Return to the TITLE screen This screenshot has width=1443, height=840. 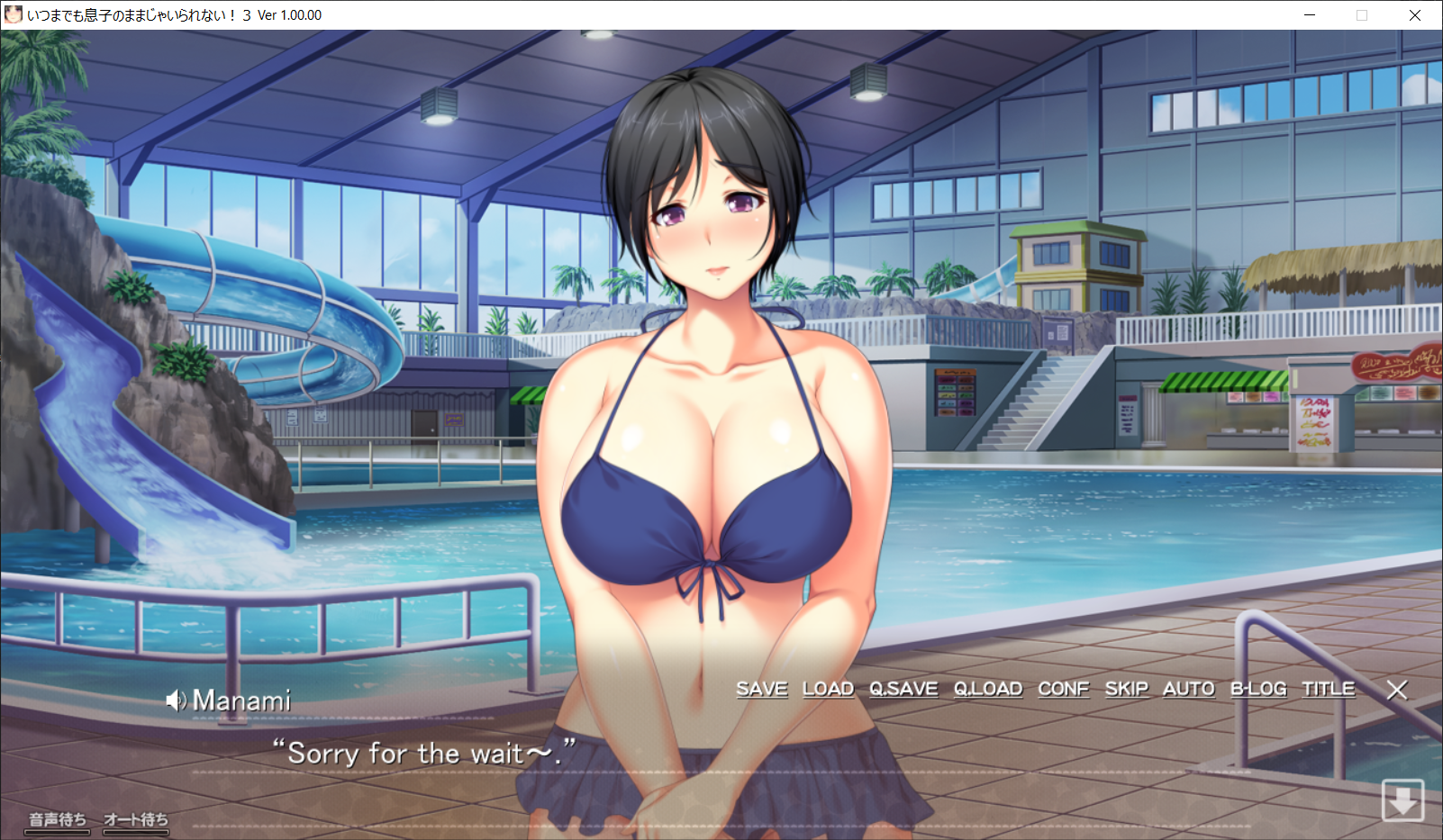(1328, 689)
